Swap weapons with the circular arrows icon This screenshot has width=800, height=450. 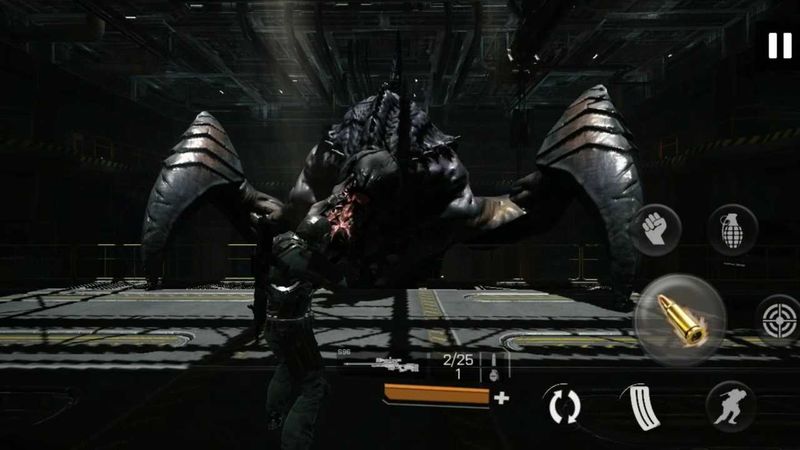pos(563,406)
